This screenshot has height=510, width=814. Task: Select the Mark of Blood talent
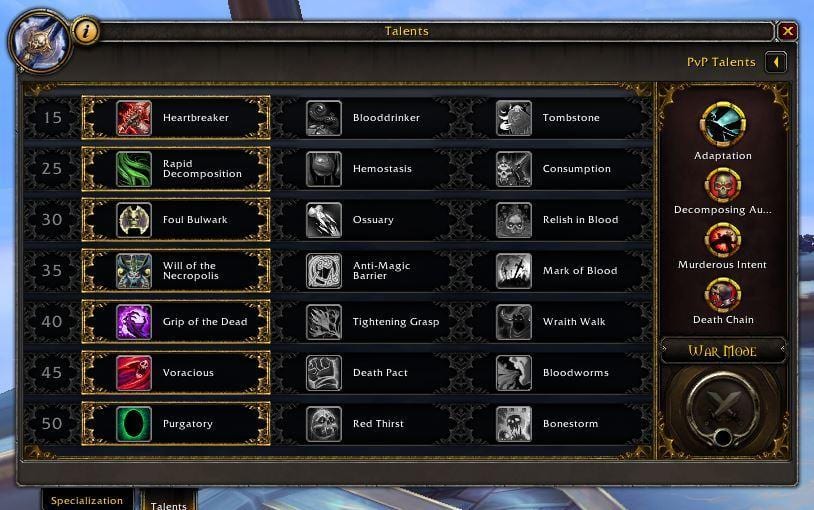pyautogui.click(x=556, y=271)
